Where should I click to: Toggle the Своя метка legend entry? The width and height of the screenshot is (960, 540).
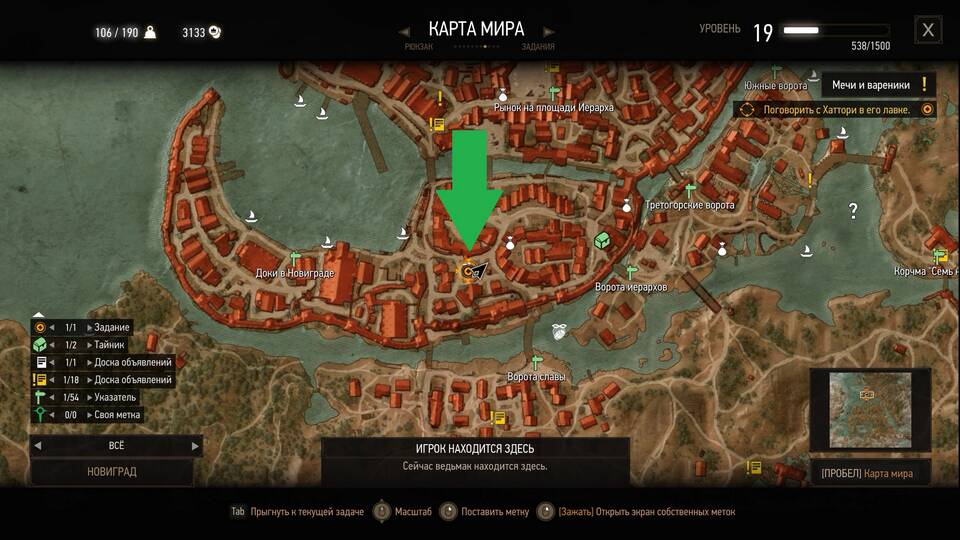(88, 414)
